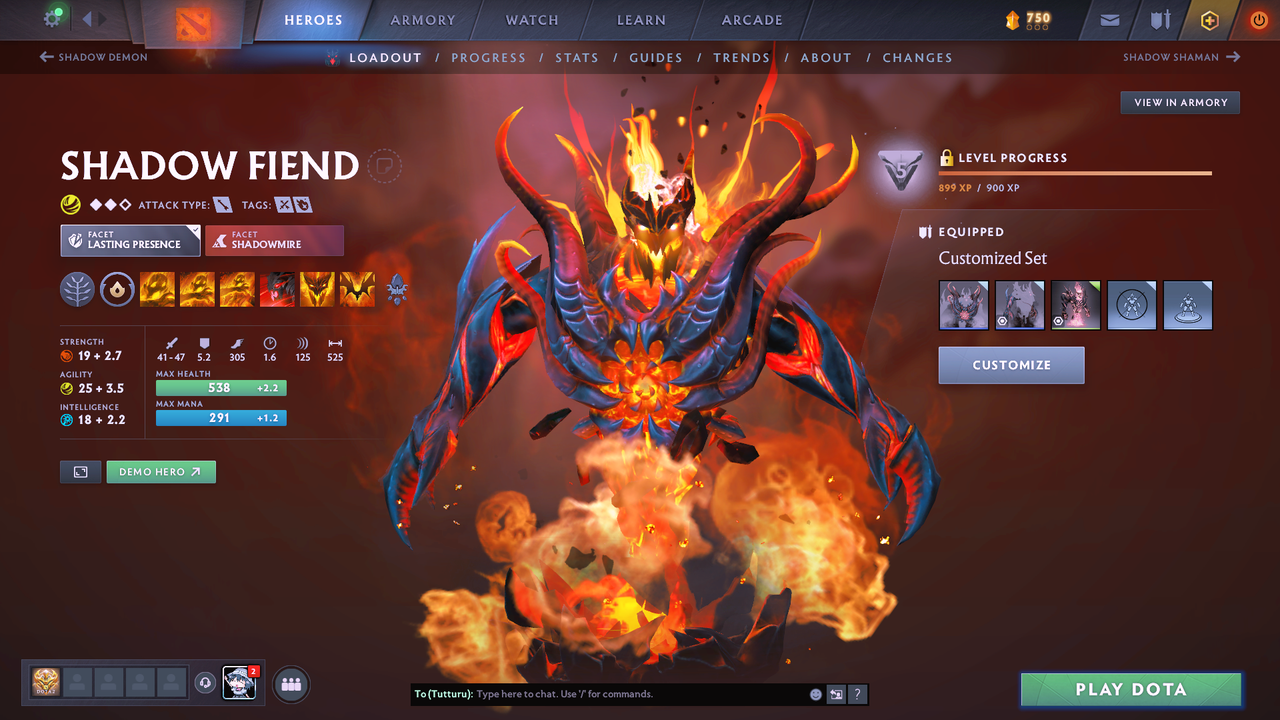Open the Dota Plus hexagon icon
Screen dimensions: 1280x720
coord(1209,19)
